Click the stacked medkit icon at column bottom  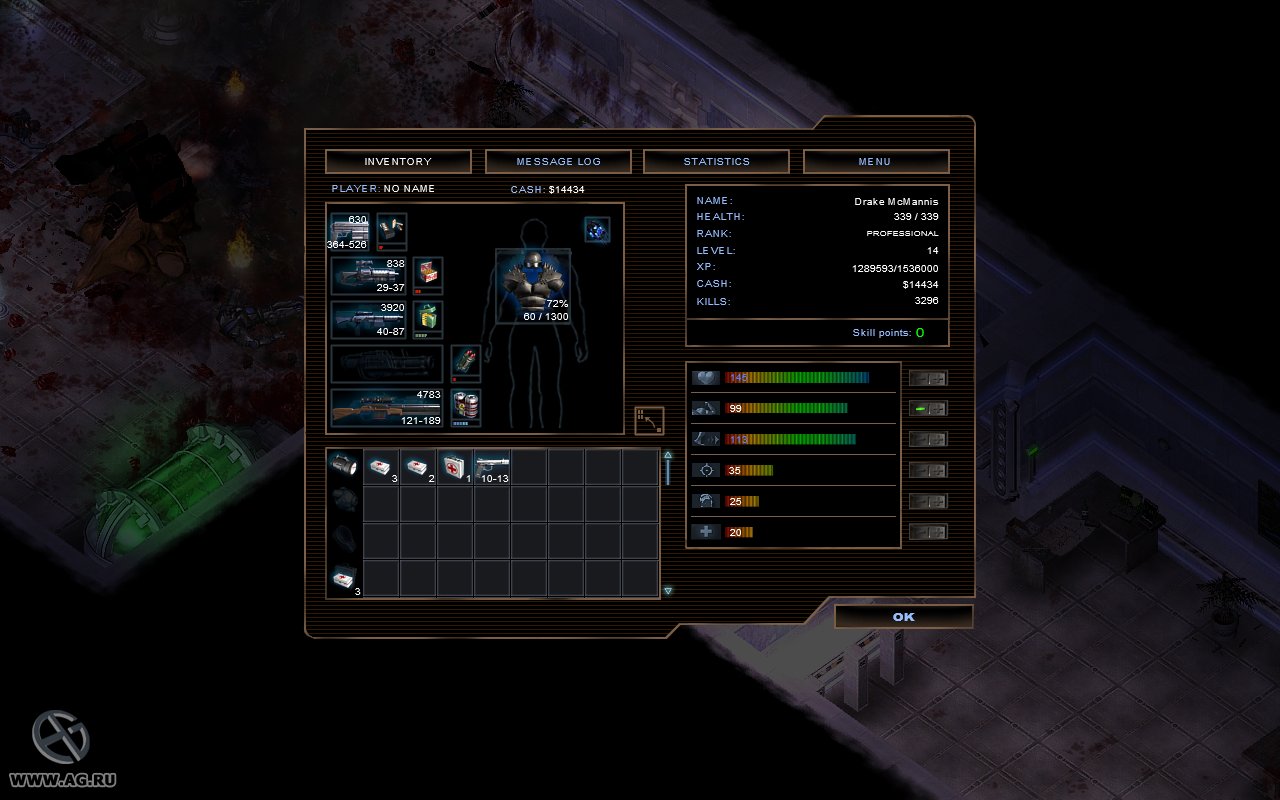[x=343, y=577]
